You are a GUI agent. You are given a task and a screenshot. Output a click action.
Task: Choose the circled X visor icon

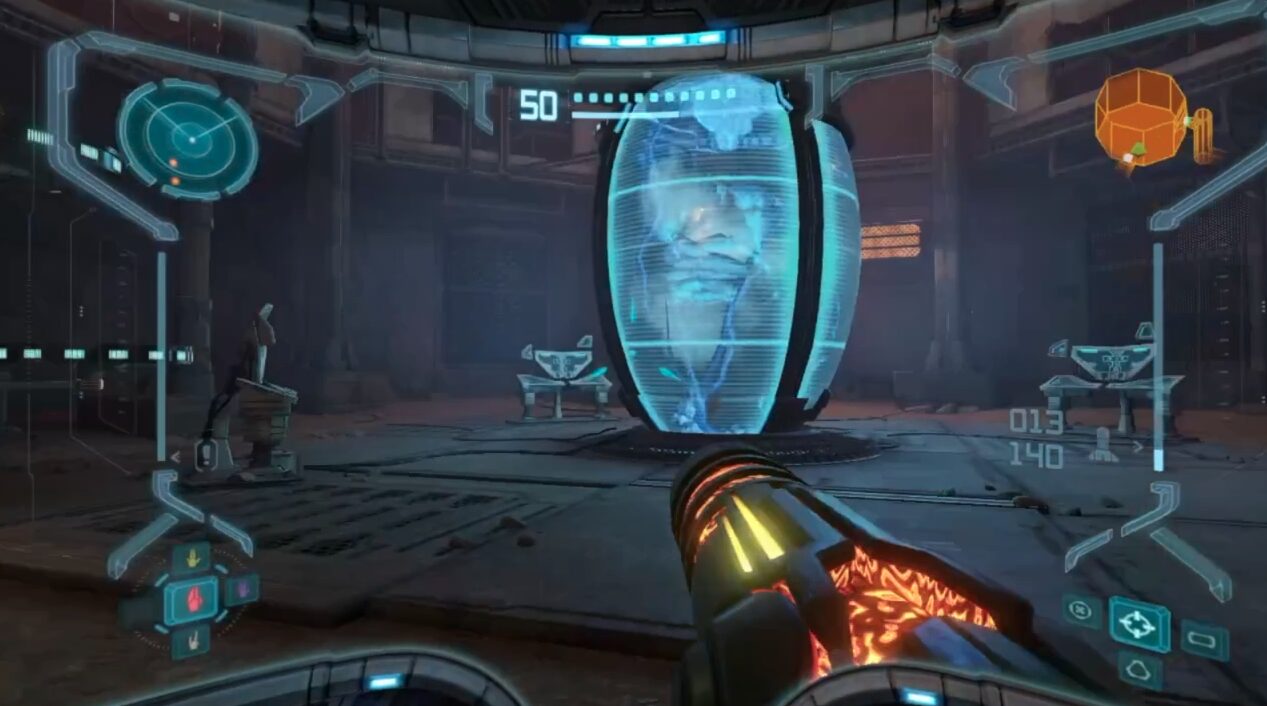pos(1082,610)
